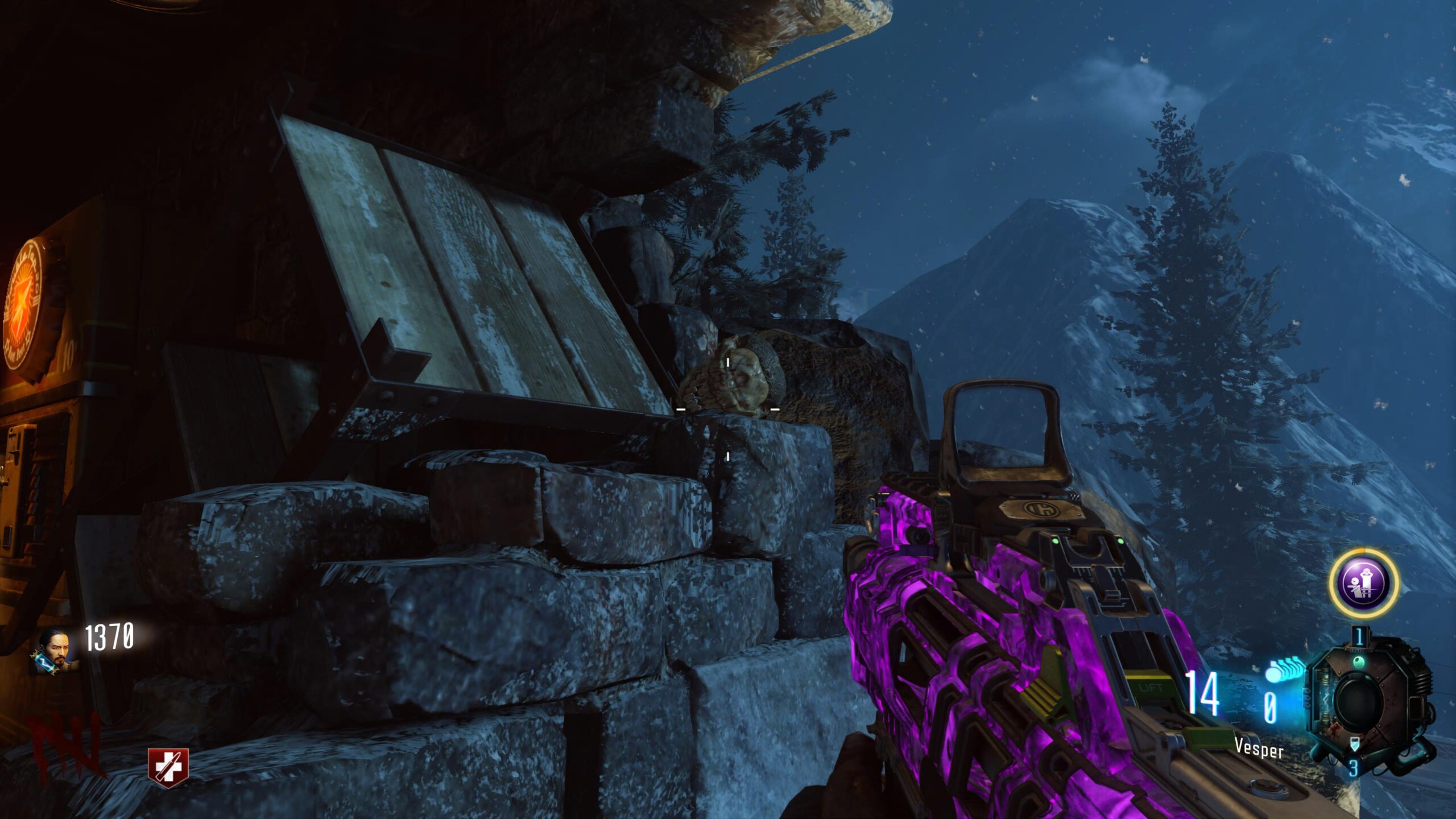Click the shield piece indicator showing 3
The width and height of the screenshot is (1456, 819).
coord(1355,769)
